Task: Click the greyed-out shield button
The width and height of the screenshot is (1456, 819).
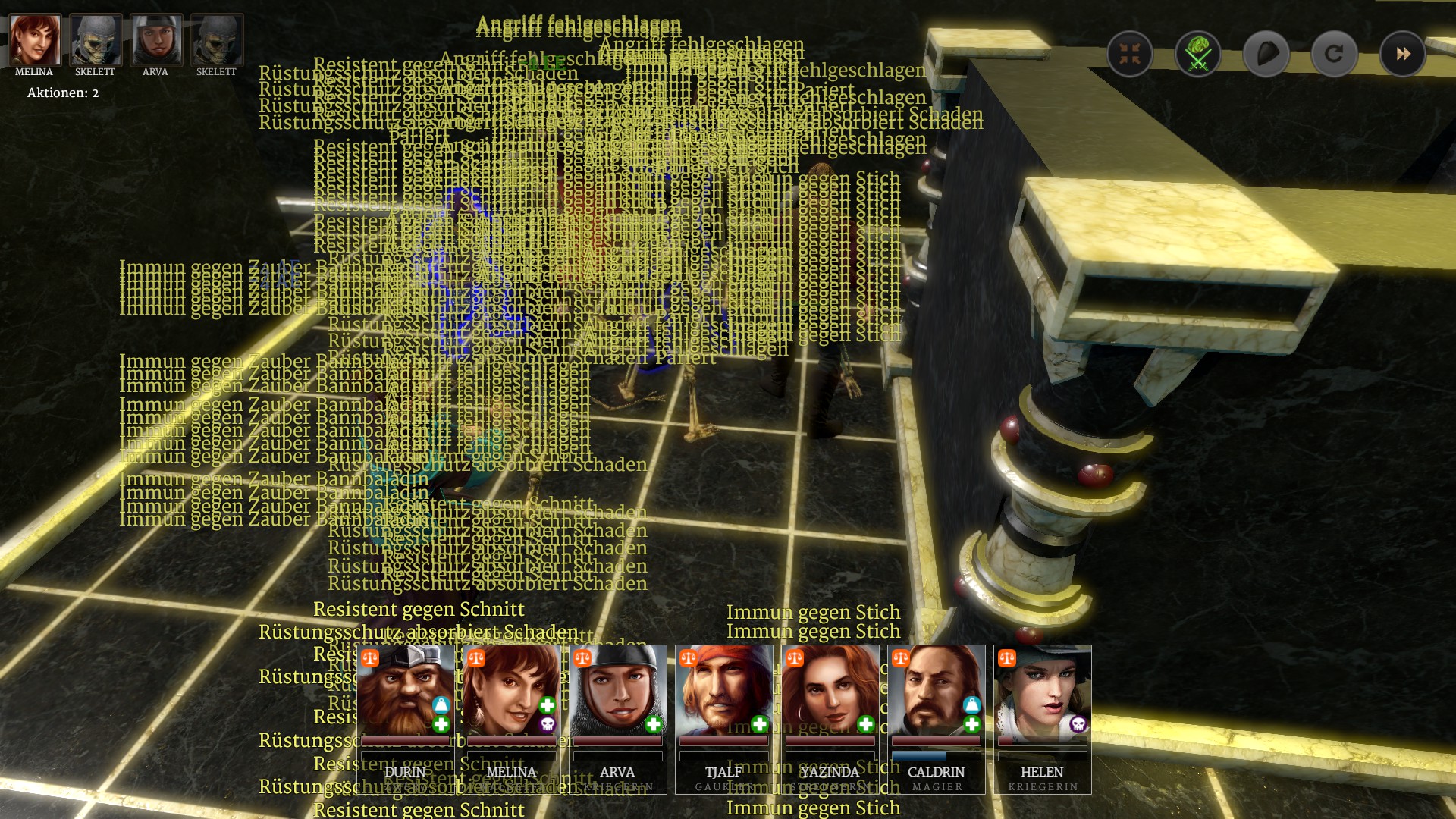Action: (1266, 54)
